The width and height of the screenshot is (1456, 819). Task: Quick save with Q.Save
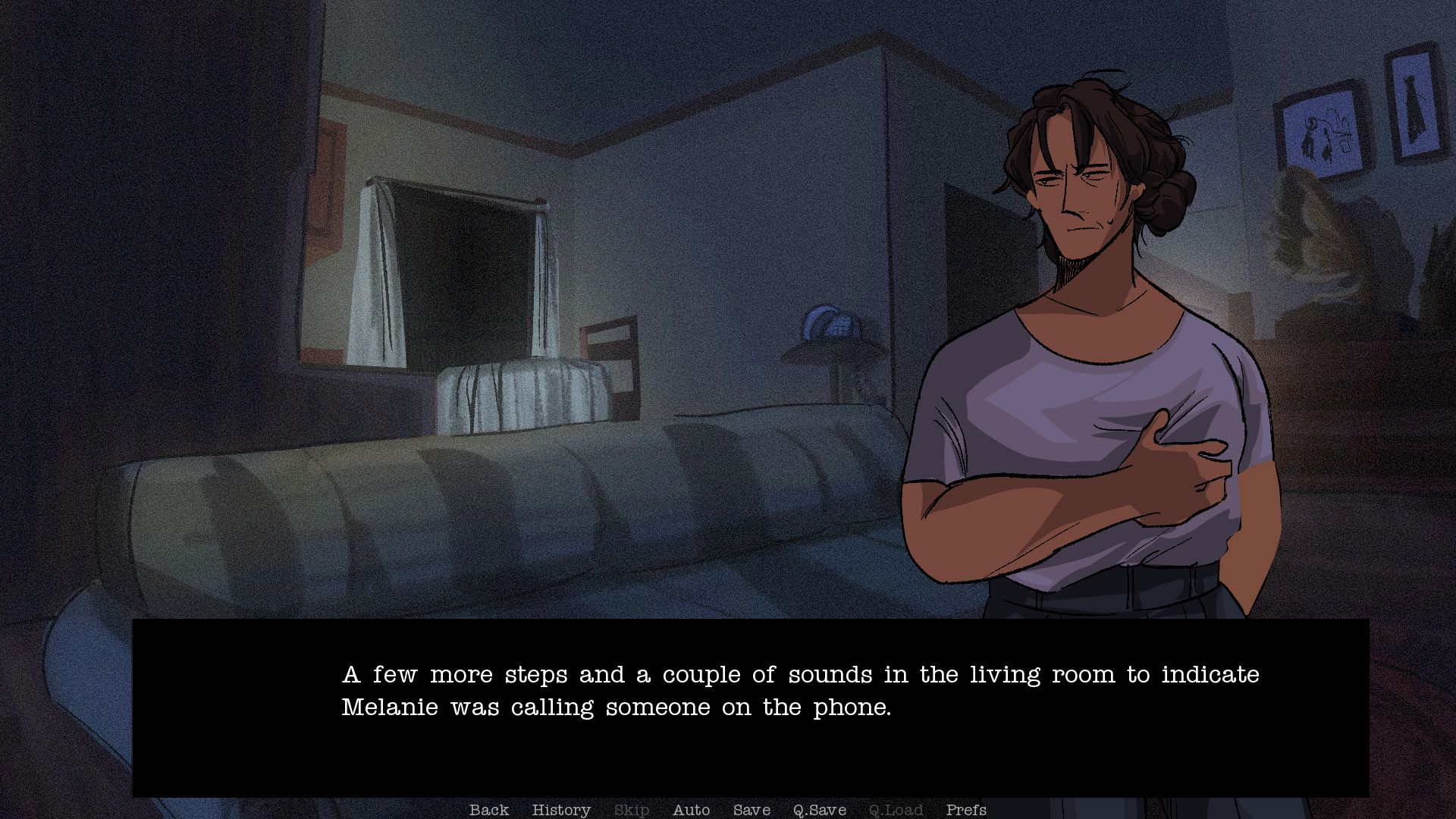[x=819, y=810]
